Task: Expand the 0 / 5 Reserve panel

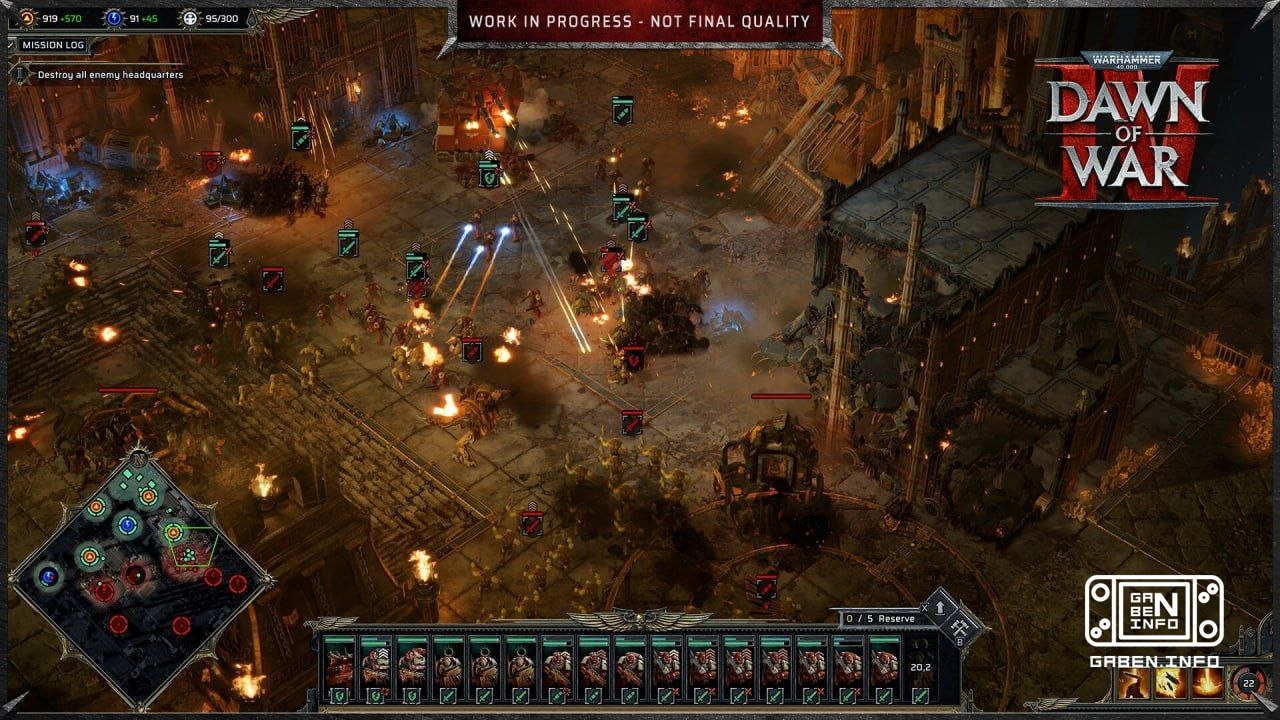Action: [880, 619]
